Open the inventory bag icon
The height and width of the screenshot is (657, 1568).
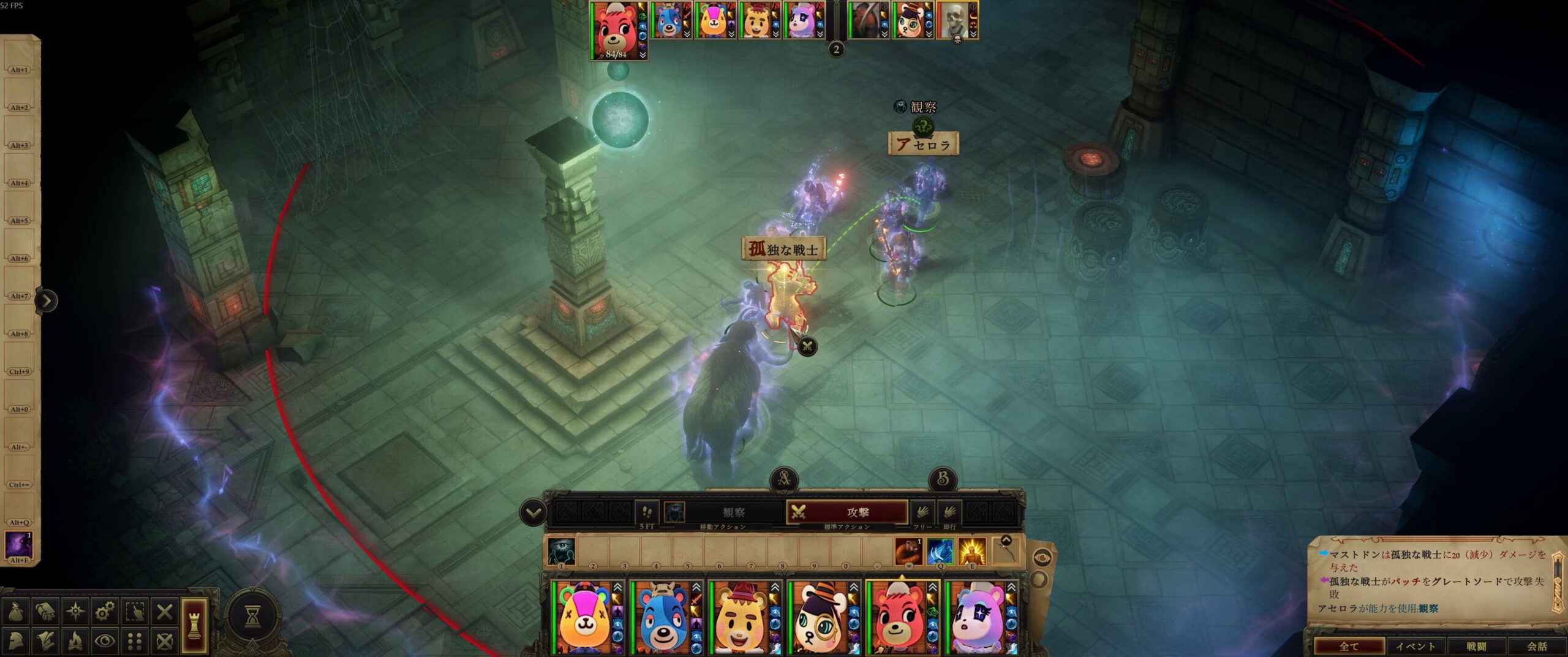(15, 612)
